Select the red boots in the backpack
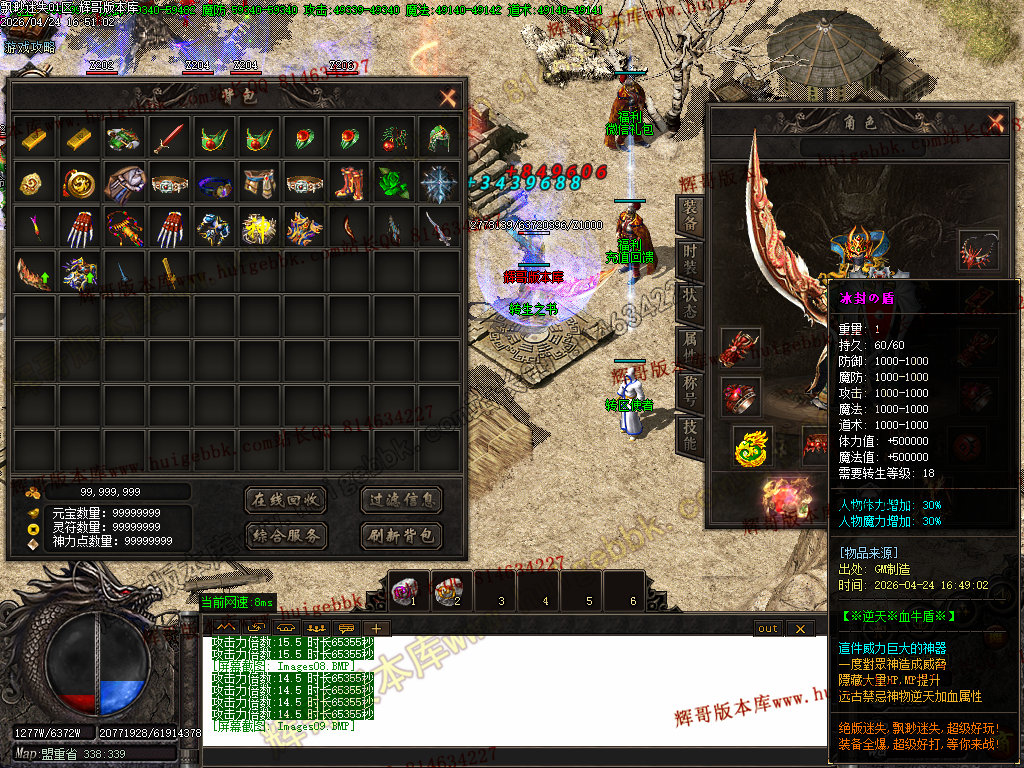This screenshot has height=768, width=1024. tap(348, 184)
